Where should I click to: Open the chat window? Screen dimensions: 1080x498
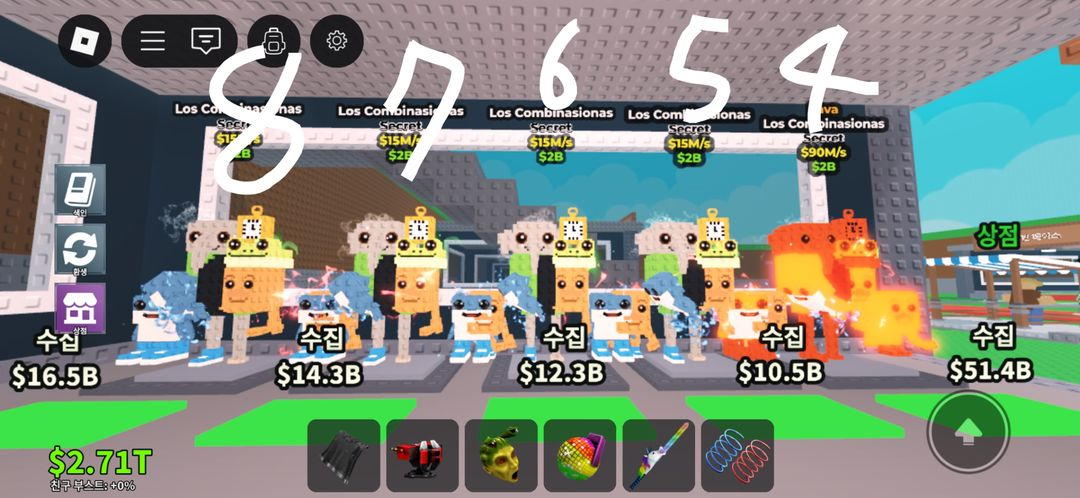pyautogui.click(x=205, y=40)
